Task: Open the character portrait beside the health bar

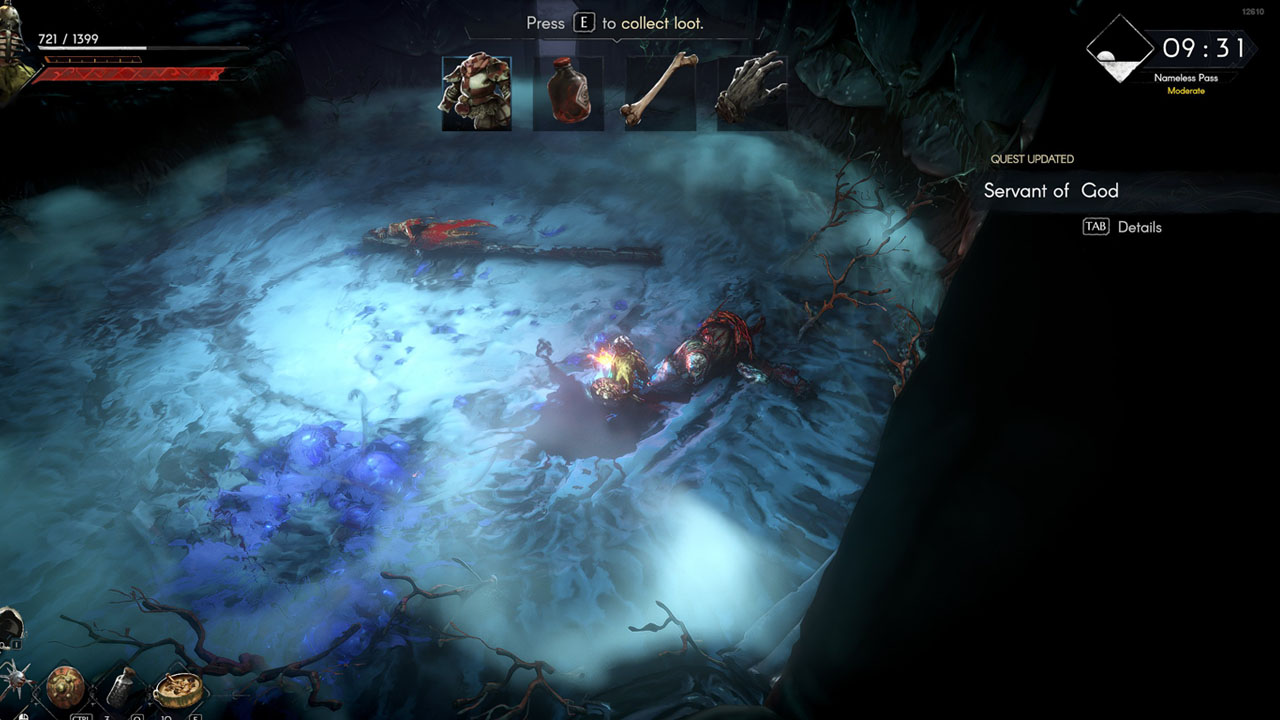Action: pyautogui.click(x=12, y=55)
